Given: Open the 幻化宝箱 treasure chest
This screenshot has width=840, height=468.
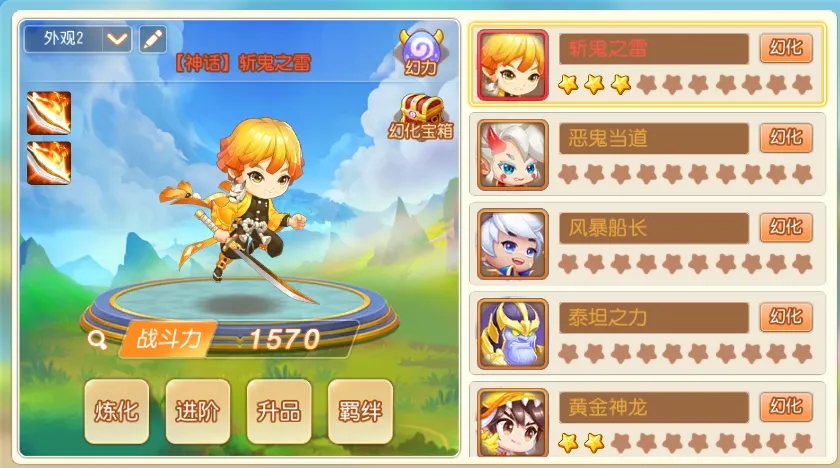Looking at the screenshot, I should click(x=421, y=116).
